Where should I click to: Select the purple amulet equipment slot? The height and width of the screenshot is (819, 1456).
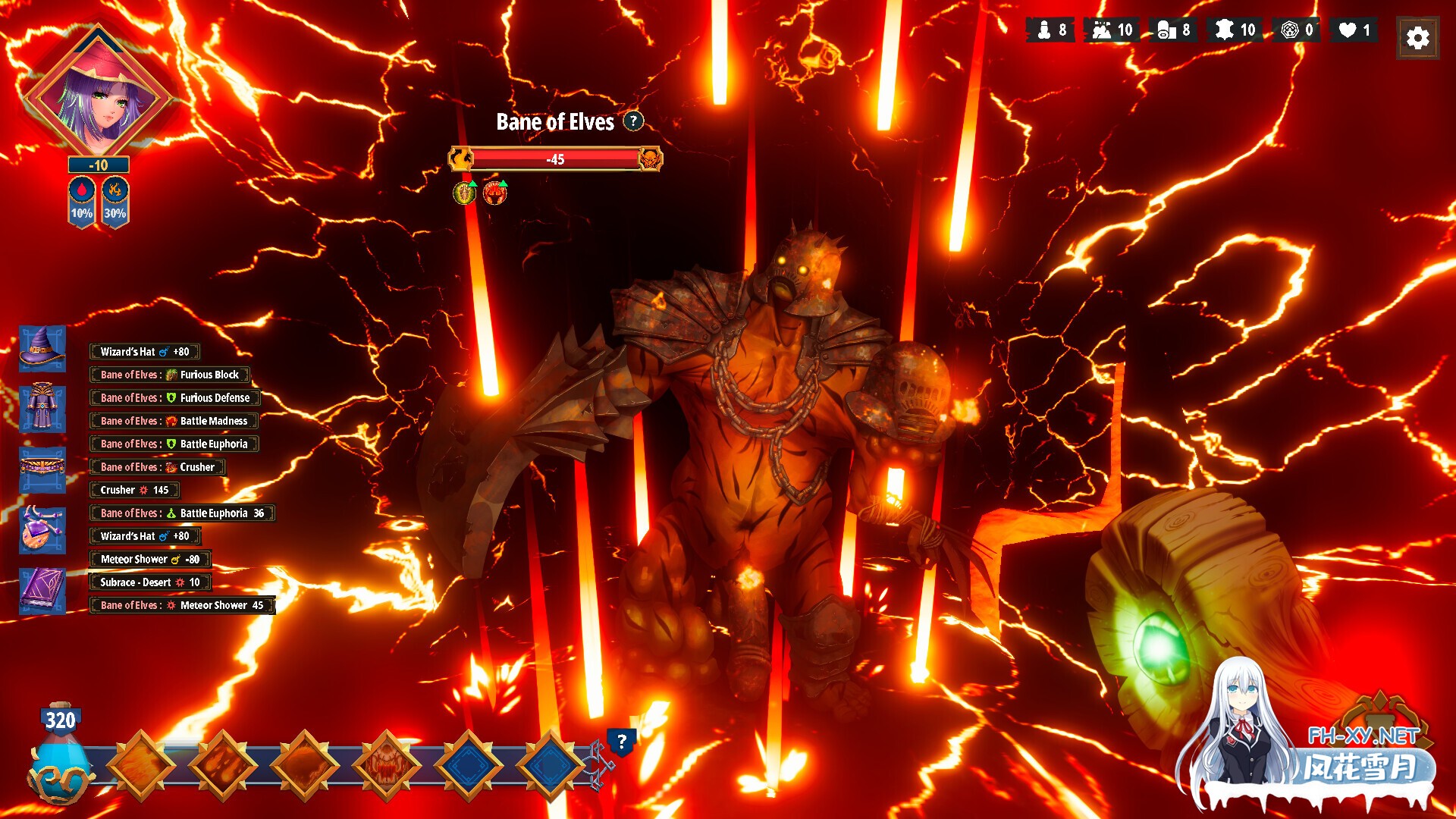pos(42,529)
